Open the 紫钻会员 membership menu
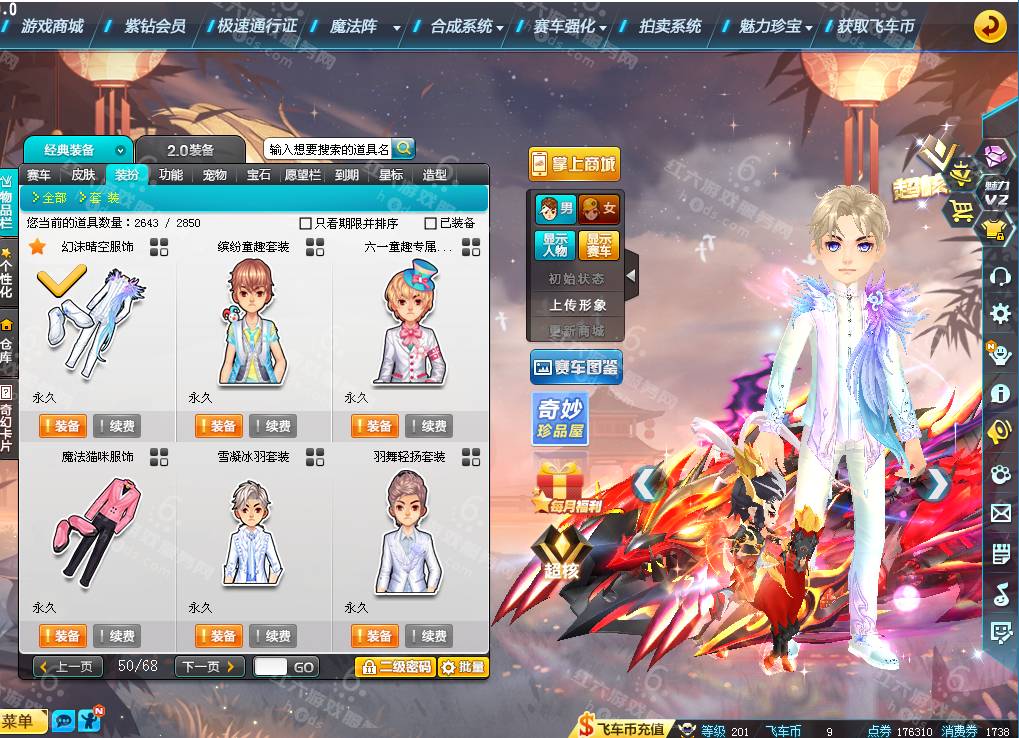 point(154,26)
